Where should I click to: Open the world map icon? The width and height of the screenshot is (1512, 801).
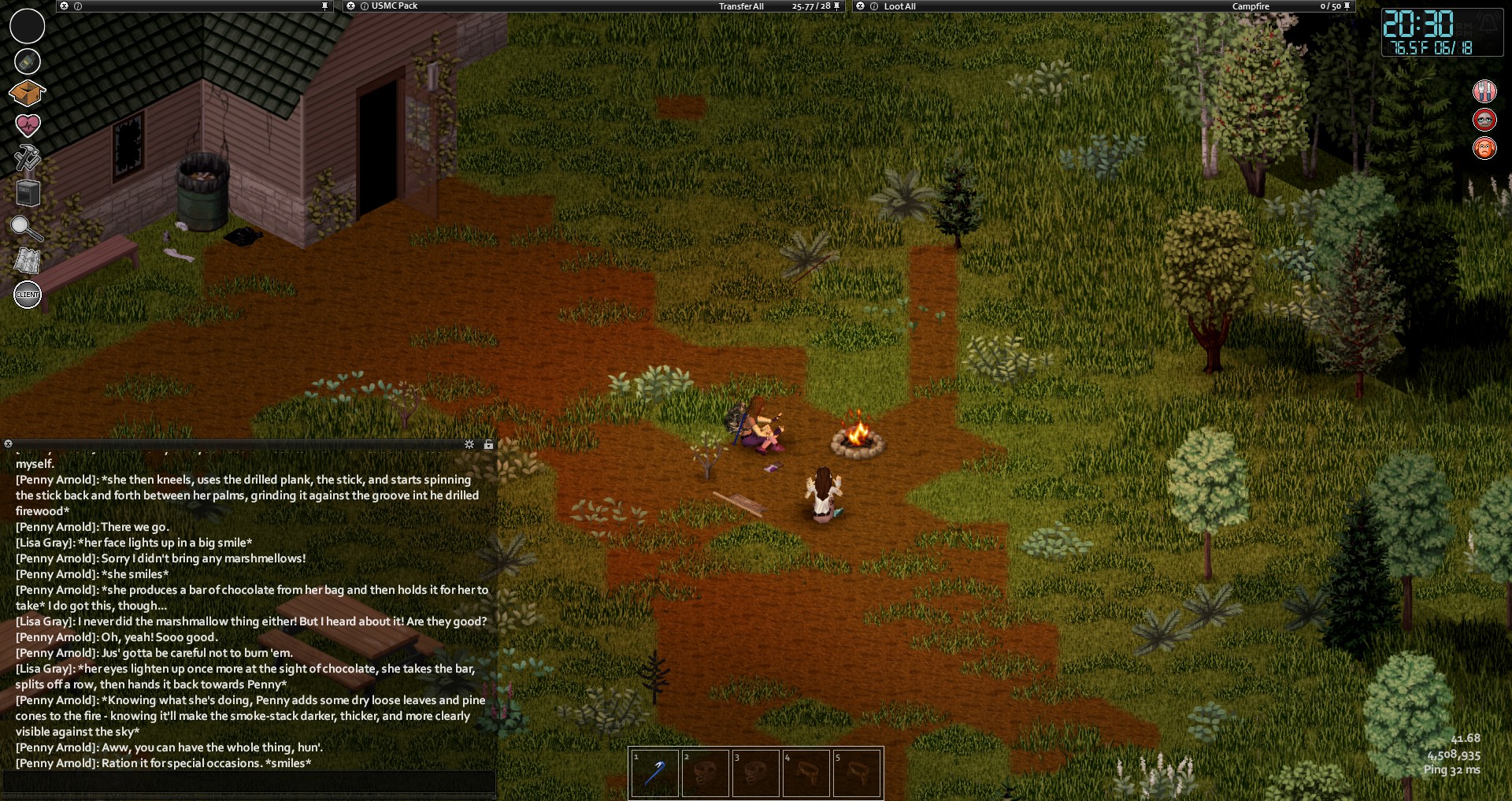[x=28, y=261]
